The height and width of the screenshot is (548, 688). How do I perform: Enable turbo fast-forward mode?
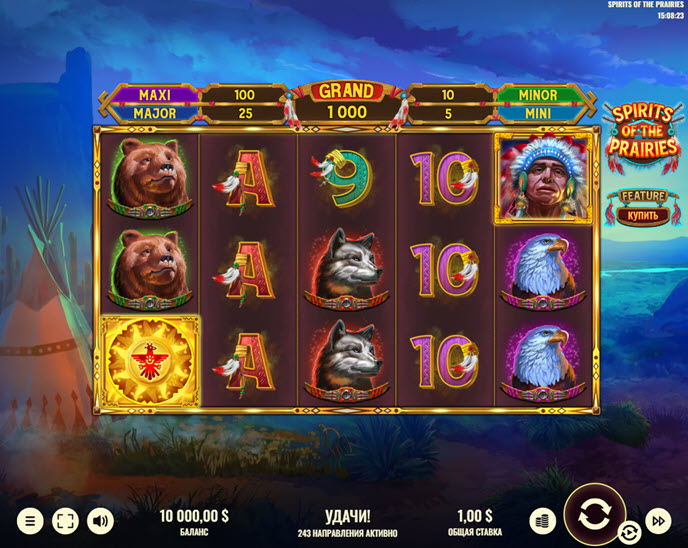[657, 520]
